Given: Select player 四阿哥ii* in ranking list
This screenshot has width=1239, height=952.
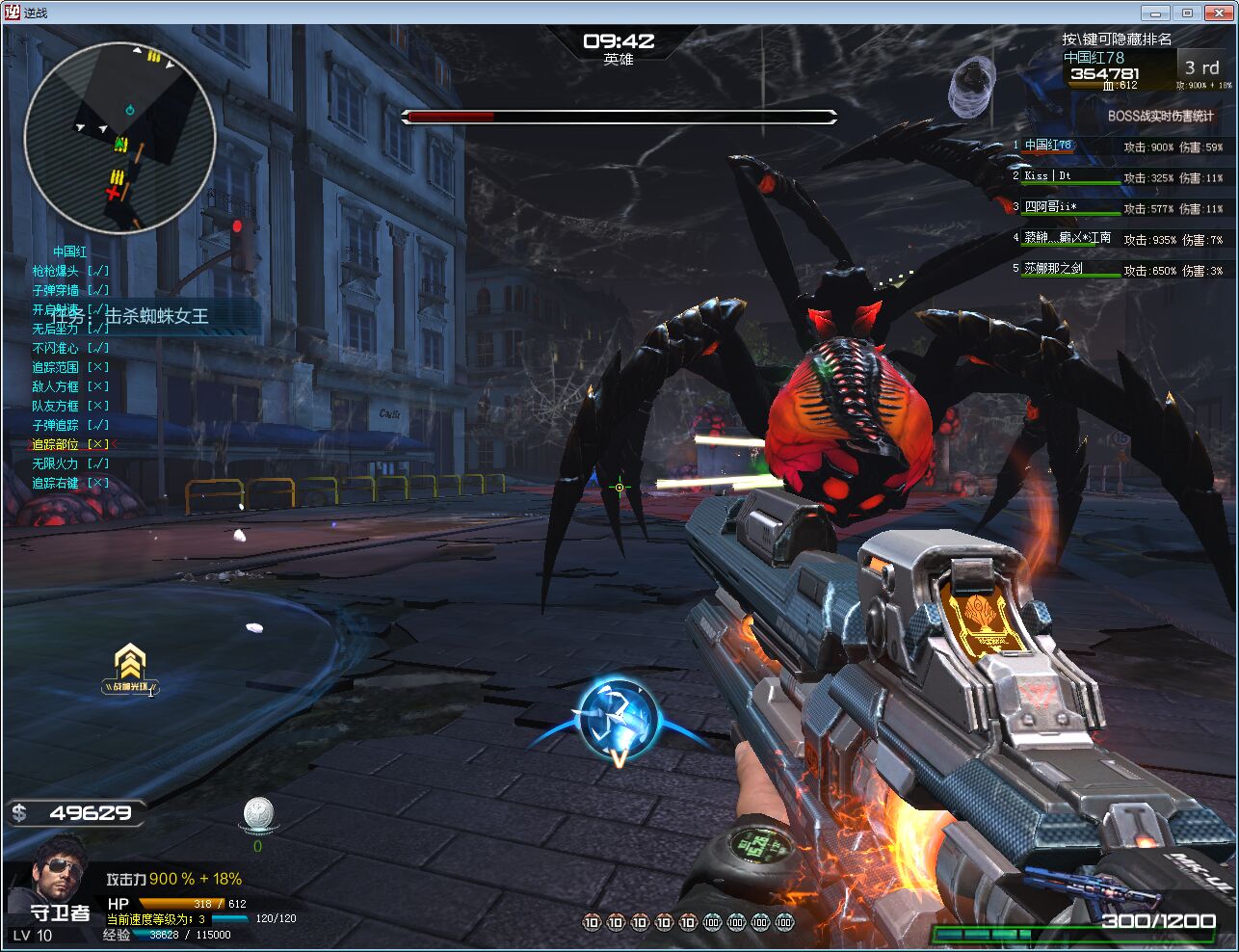Looking at the screenshot, I should point(1050,207).
